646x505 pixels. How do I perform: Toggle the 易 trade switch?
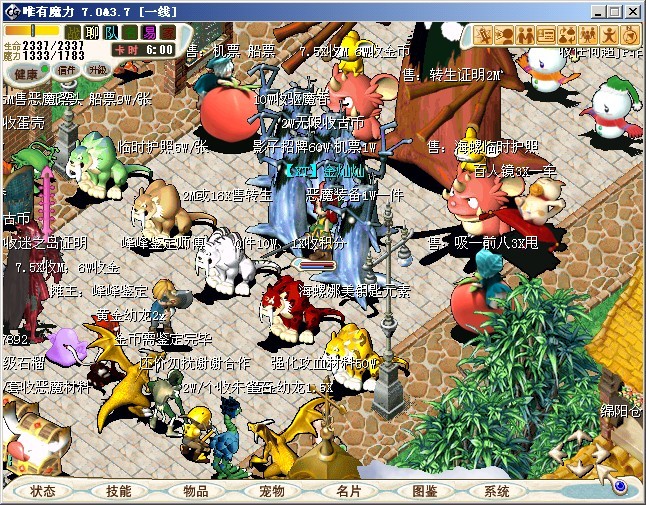click(x=149, y=33)
